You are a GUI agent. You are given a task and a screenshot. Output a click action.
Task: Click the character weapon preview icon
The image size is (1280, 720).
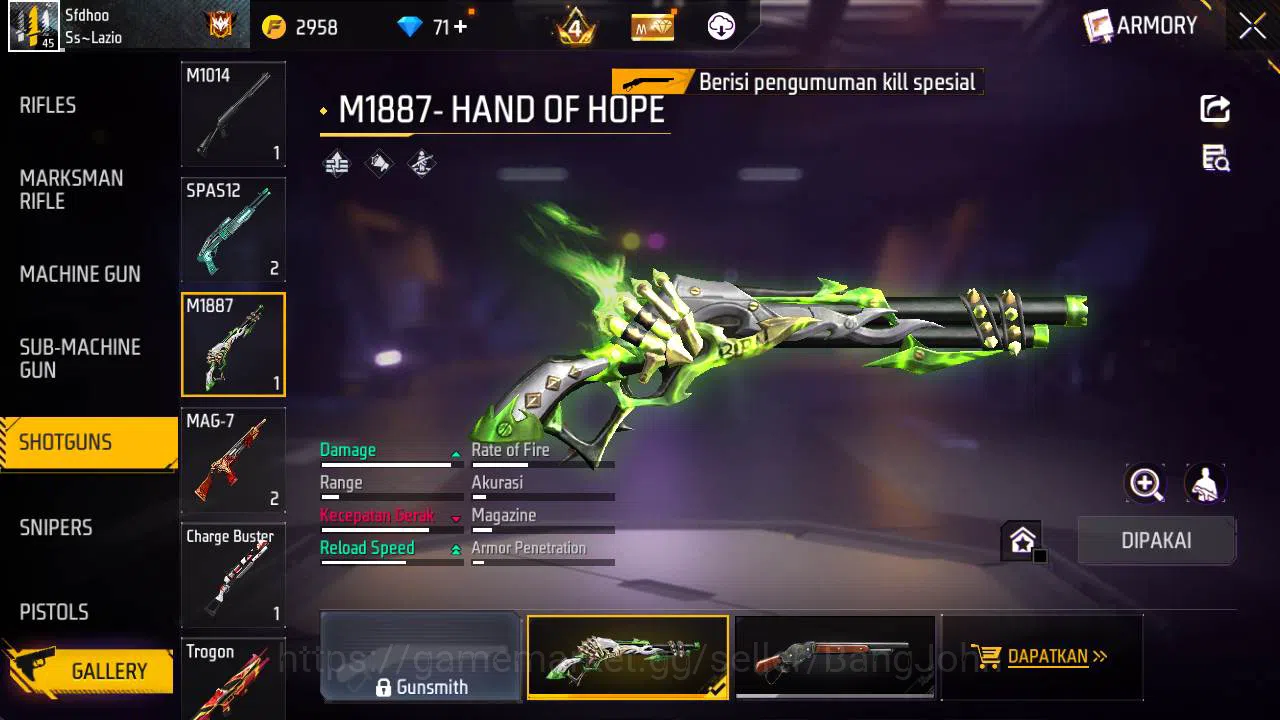click(1205, 483)
